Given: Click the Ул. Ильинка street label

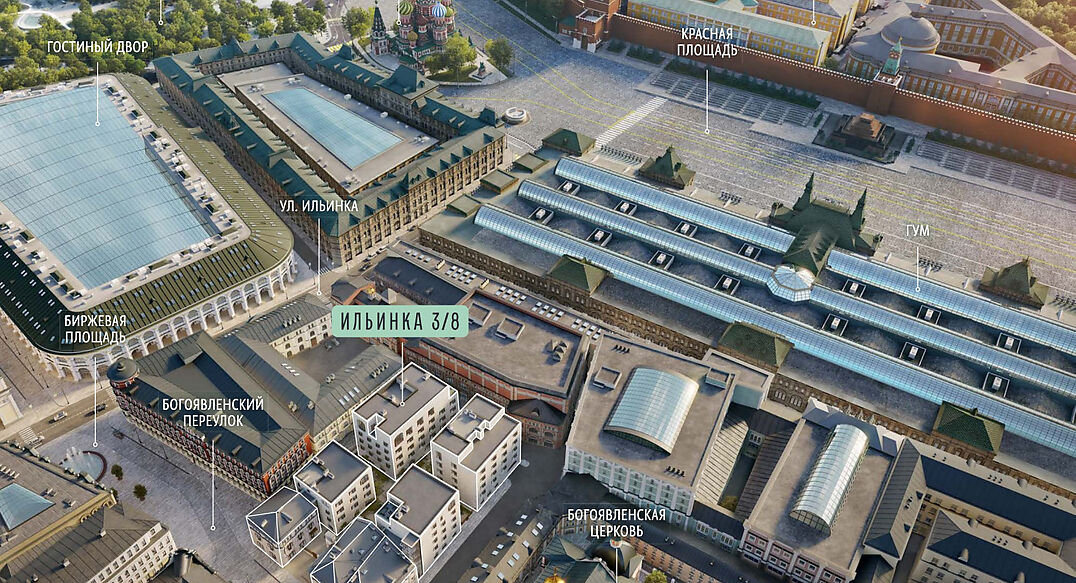Looking at the screenshot, I should [318, 206].
